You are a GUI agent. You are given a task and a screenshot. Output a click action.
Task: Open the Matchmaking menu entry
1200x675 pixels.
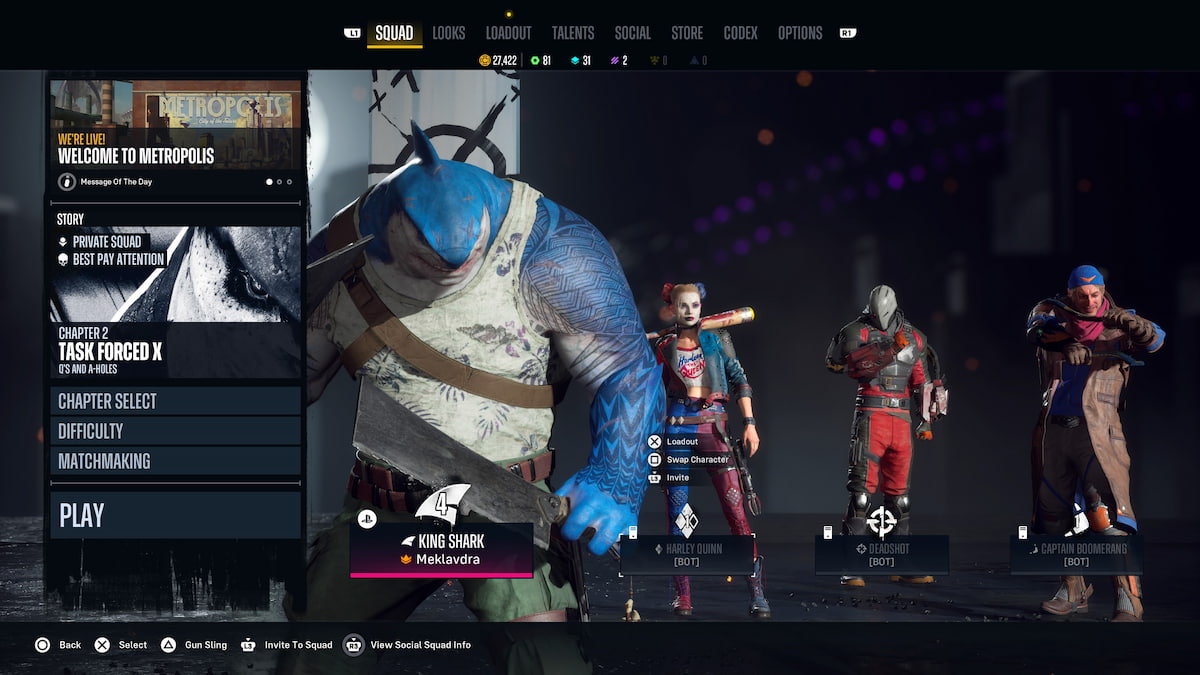click(x=176, y=461)
